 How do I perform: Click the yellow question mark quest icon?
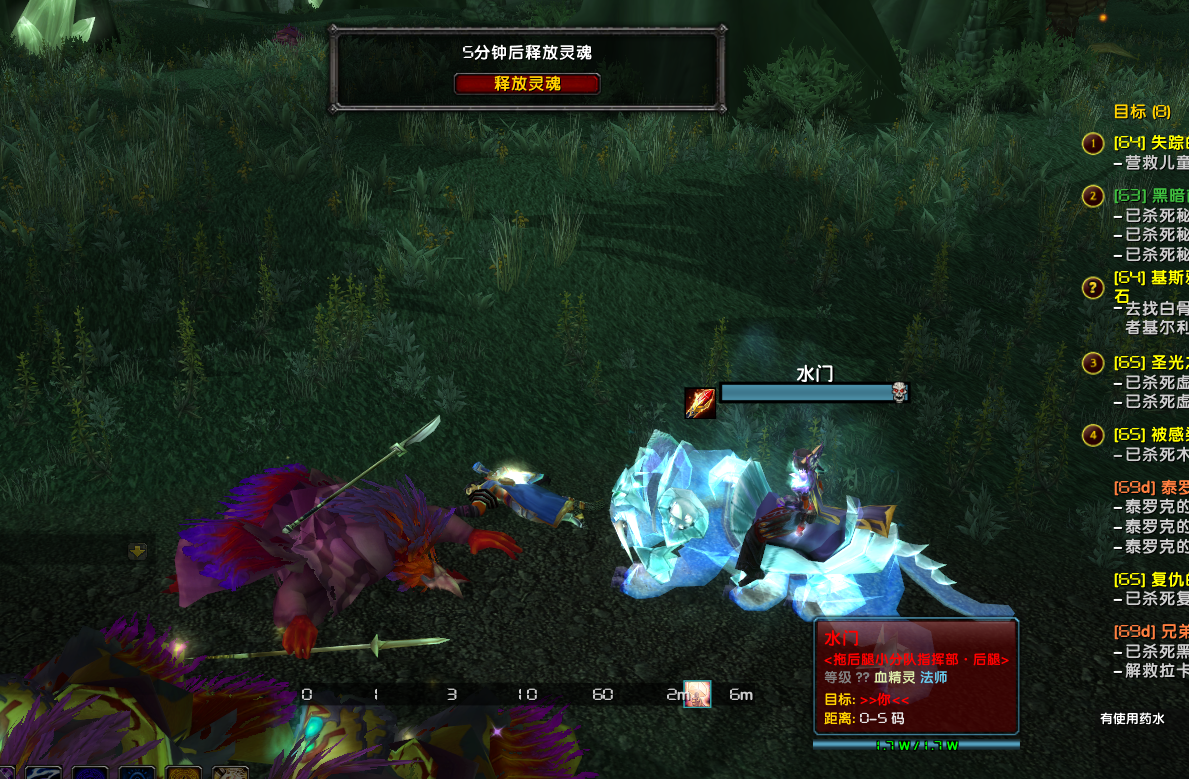pos(1093,288)
